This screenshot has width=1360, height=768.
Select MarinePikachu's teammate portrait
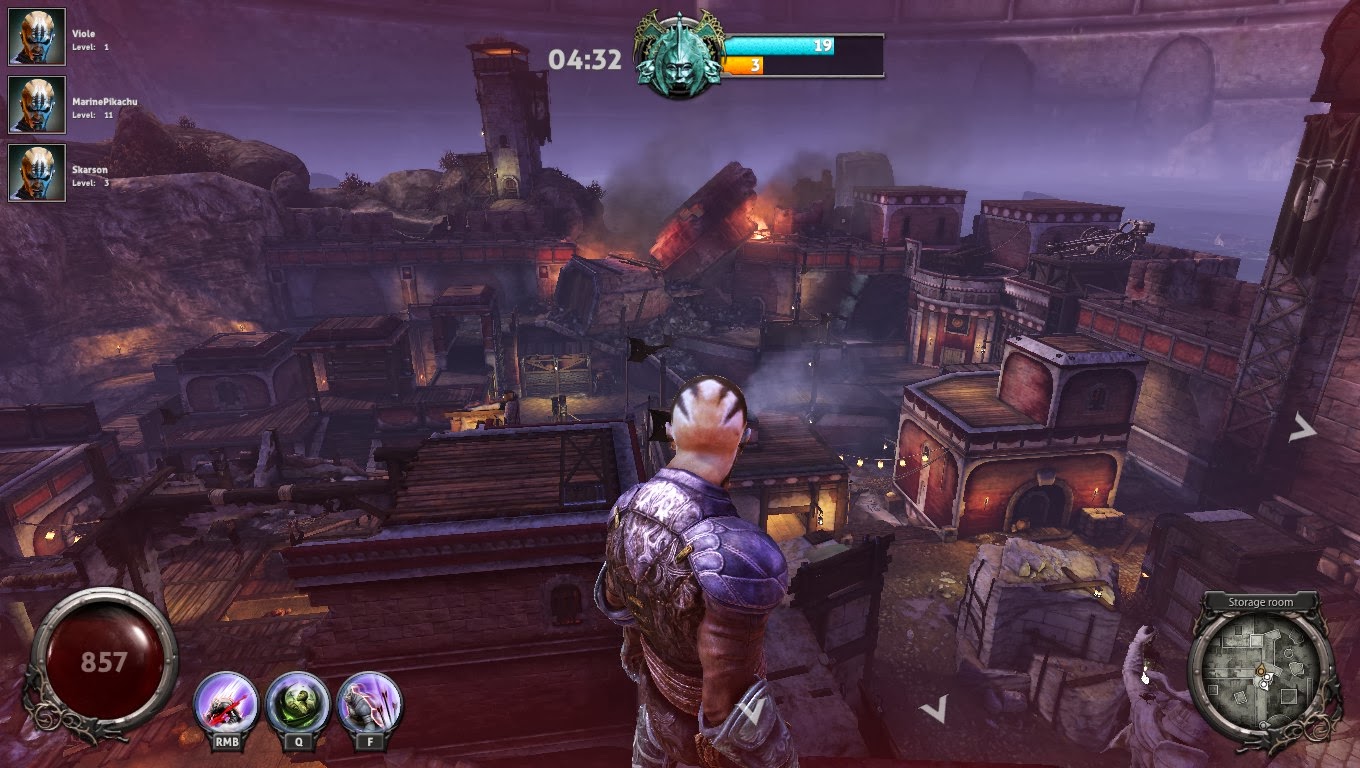pos(37,105)
